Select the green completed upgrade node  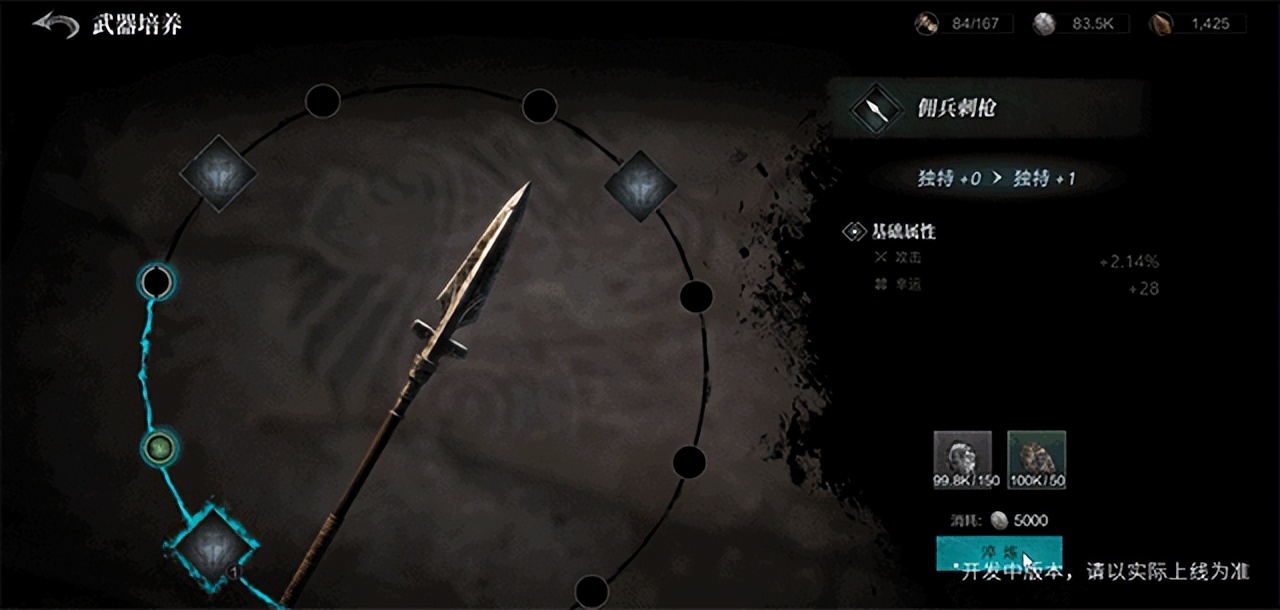tap(158, 446)
